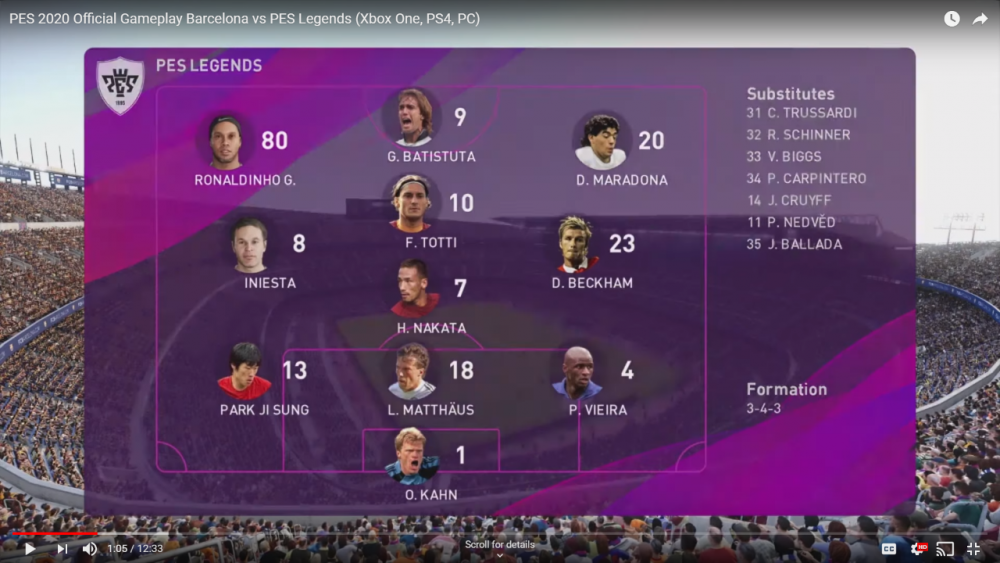Screen dimensions: 1000x563
Task: Click the PES Legends team crest
Action: pos(120,85)
